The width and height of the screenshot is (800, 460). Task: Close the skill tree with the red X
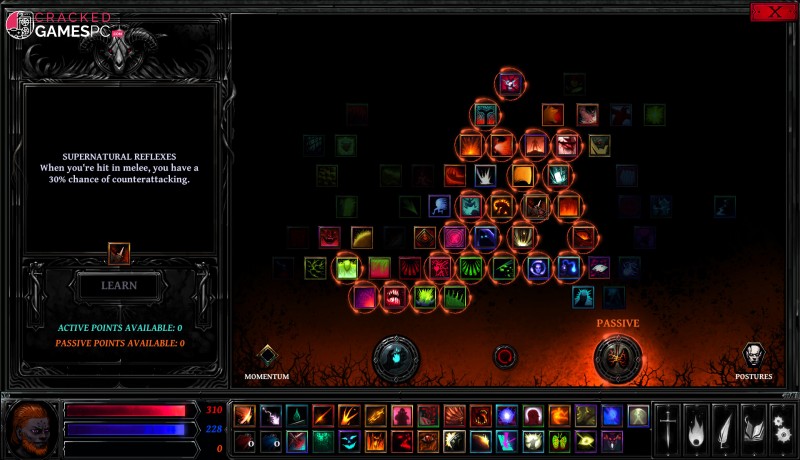tap(773, 12)
